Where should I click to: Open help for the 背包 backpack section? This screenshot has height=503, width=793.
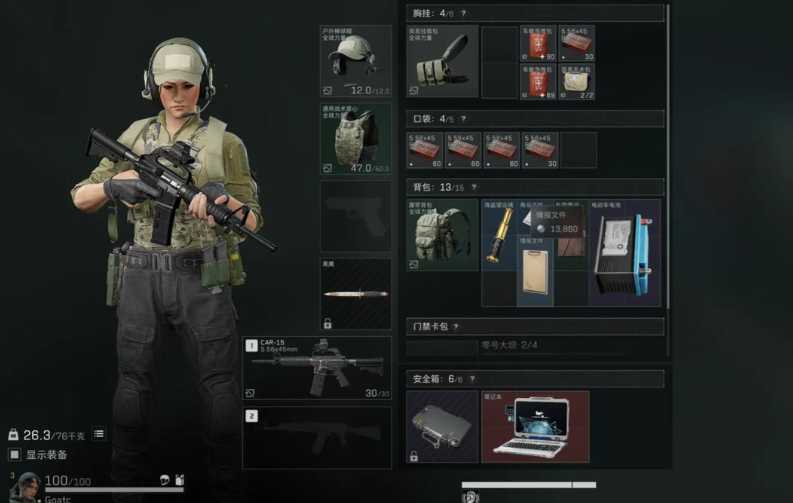coord(473,187)
